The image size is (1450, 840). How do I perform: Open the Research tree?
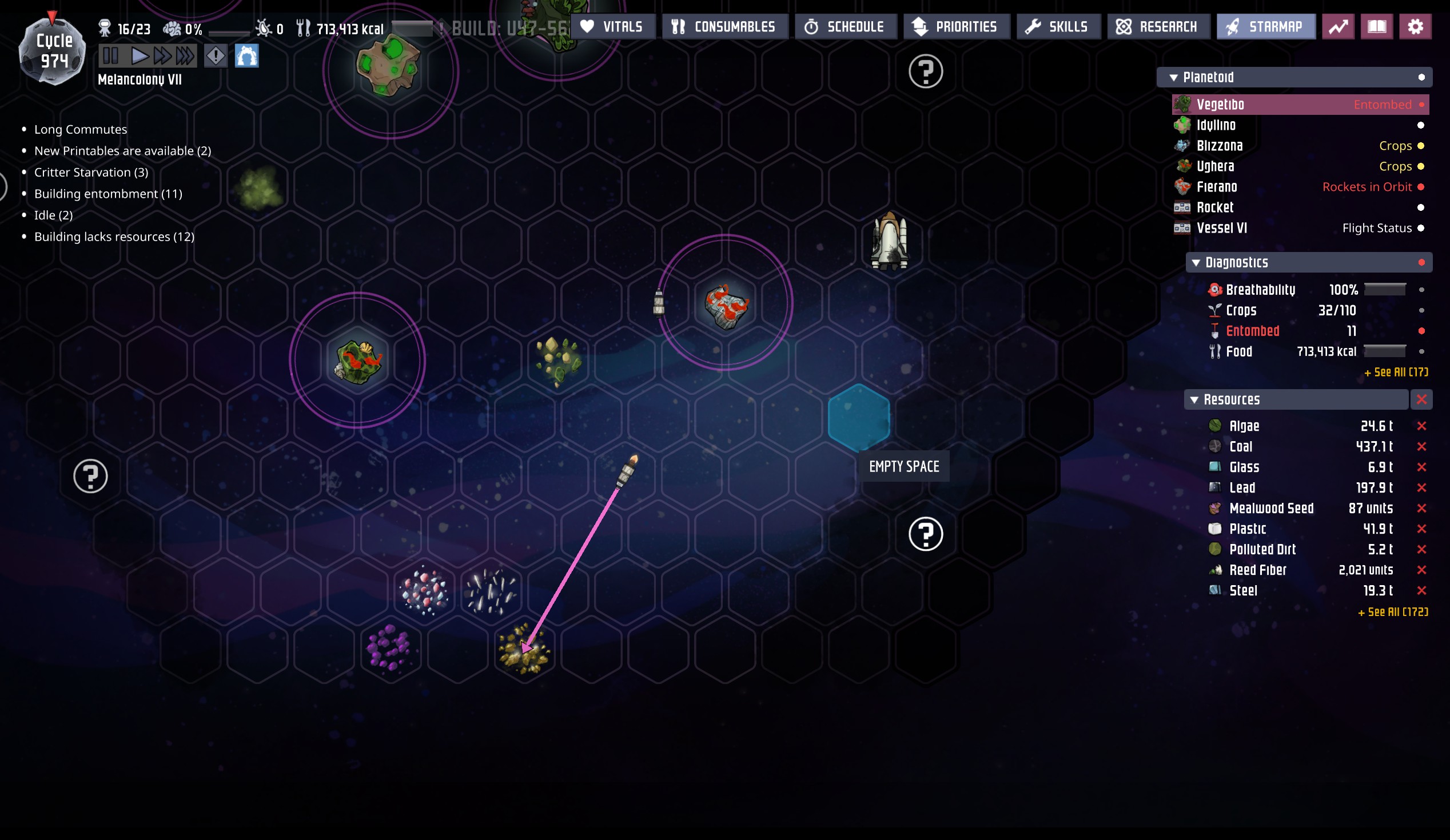1158,26
